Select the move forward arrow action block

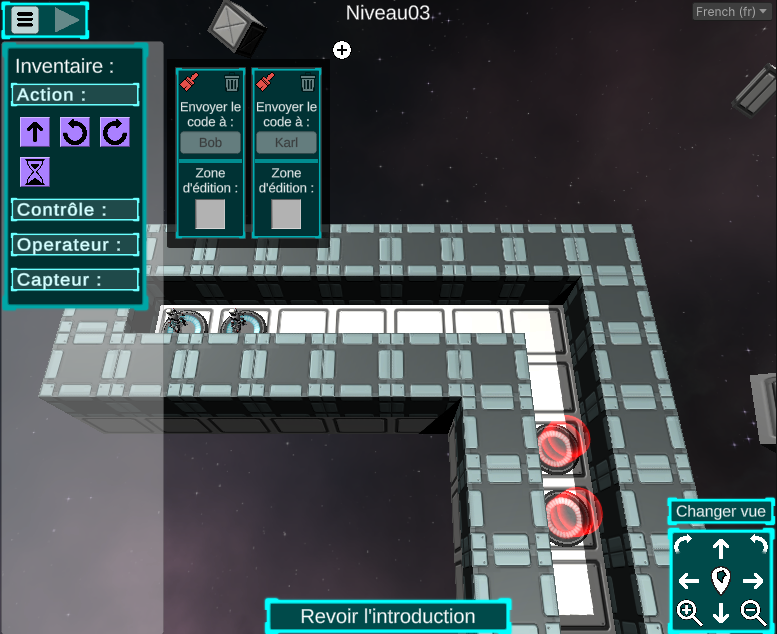click(35, 132)
